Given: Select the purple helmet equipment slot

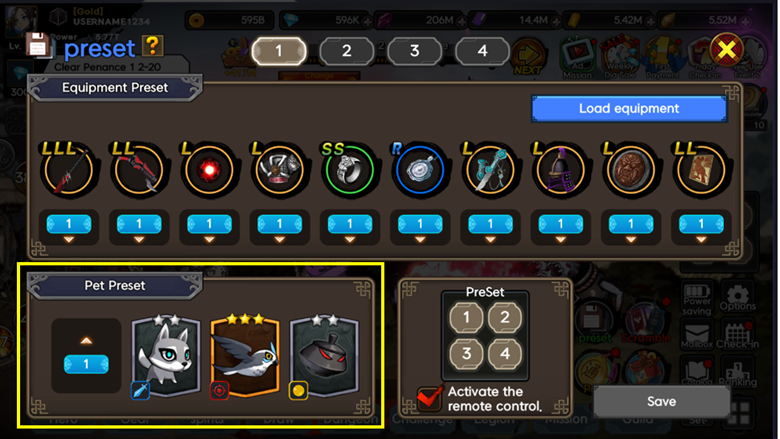Looking at the screenshot, I should [559, 173].
